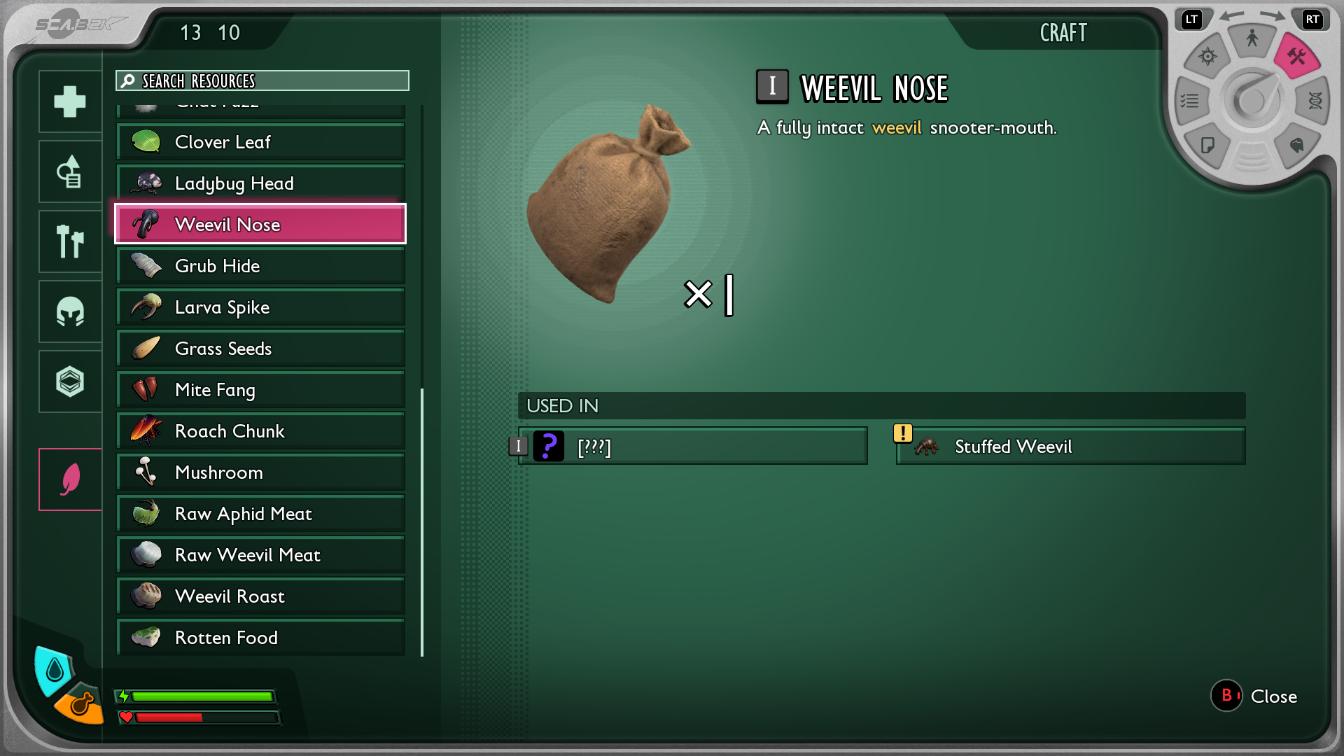Screen dimensions: 1344x756
Task: Open the unknown [???] recipe
Action: click(692, 446)
